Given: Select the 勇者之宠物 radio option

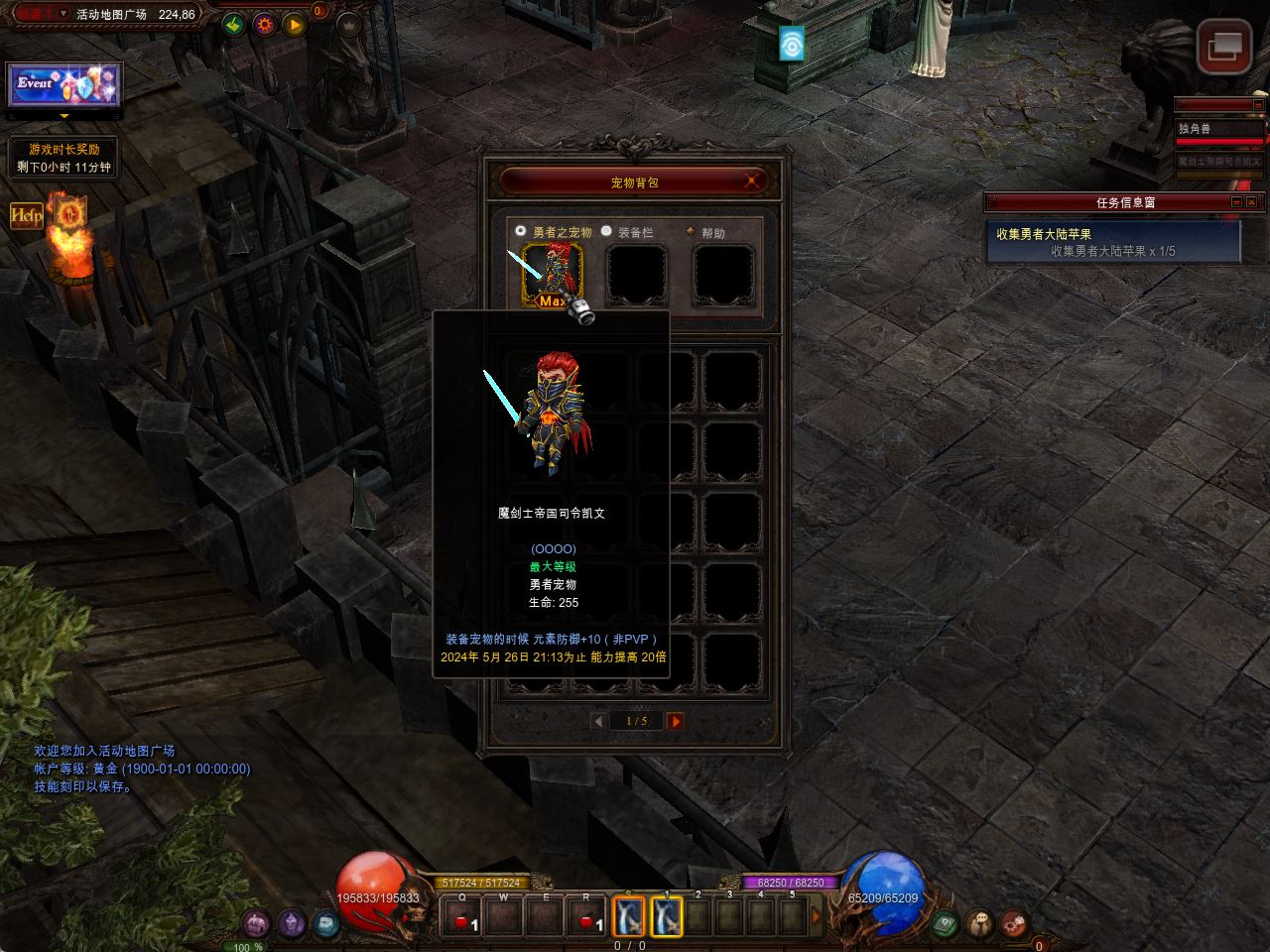Looking at the screenshot, I should [x=521, y=230].
